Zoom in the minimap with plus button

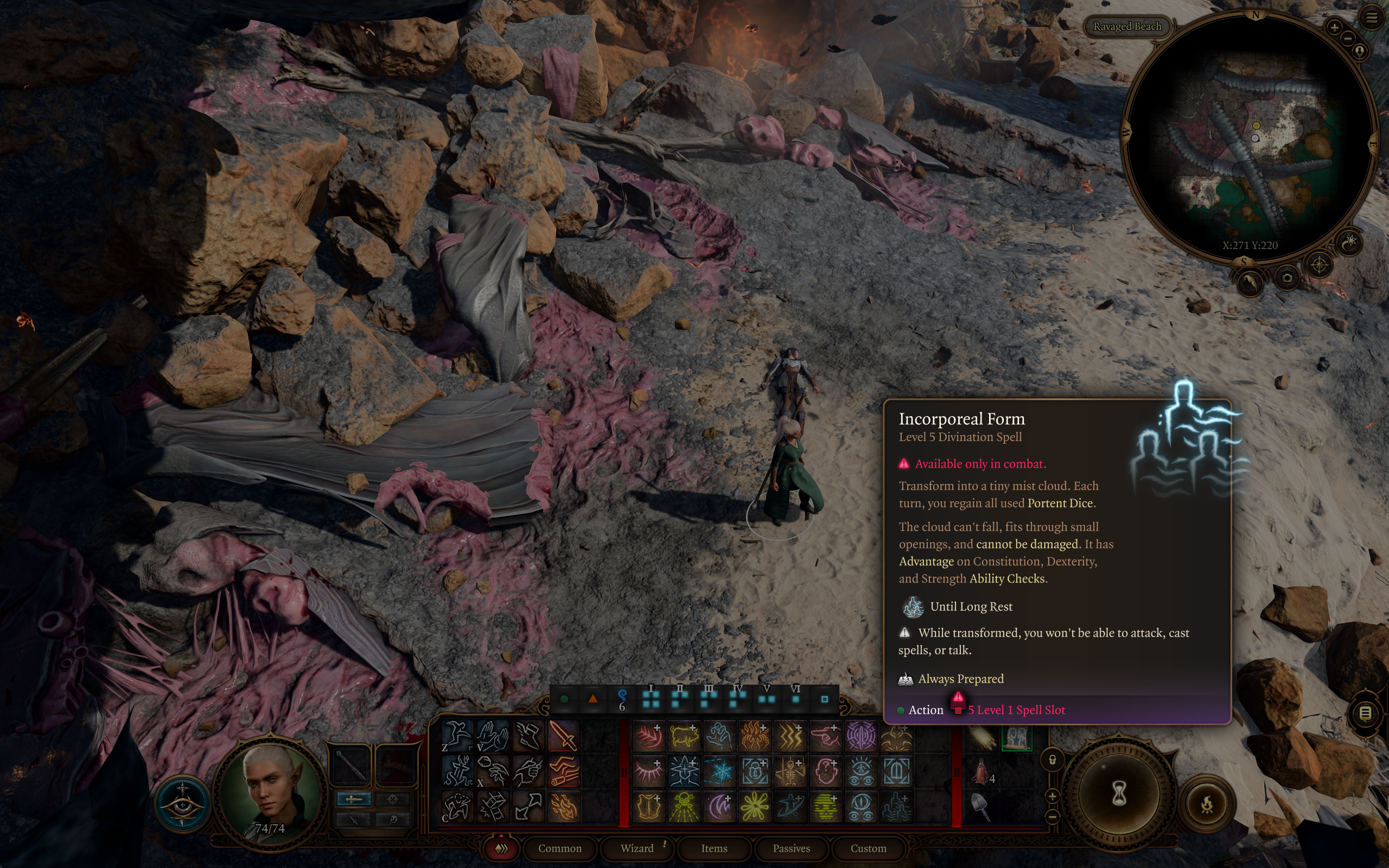point(1334,27)
